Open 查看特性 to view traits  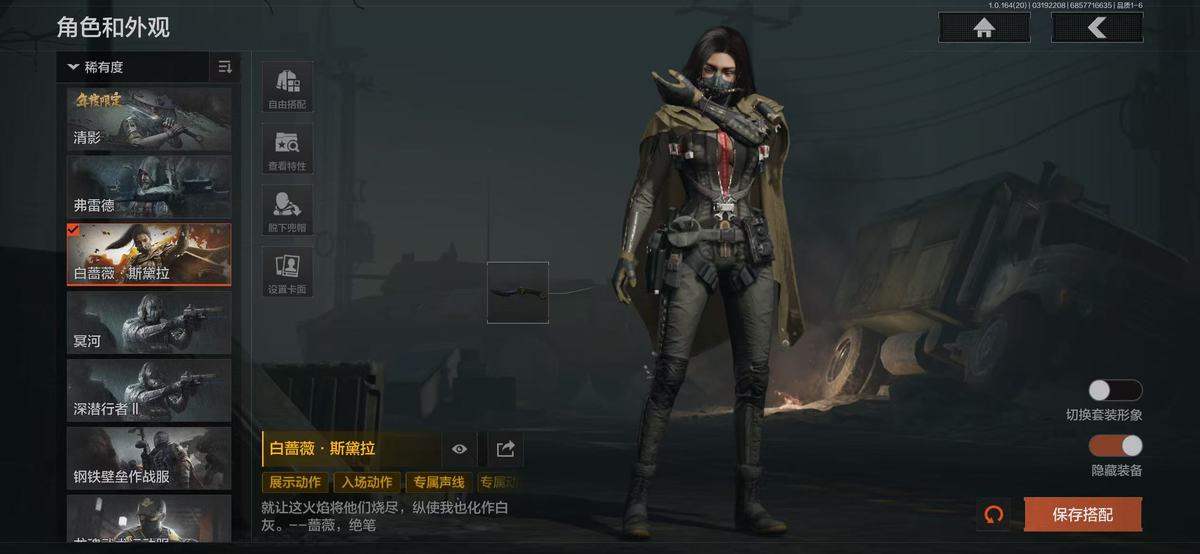(287, 149)
